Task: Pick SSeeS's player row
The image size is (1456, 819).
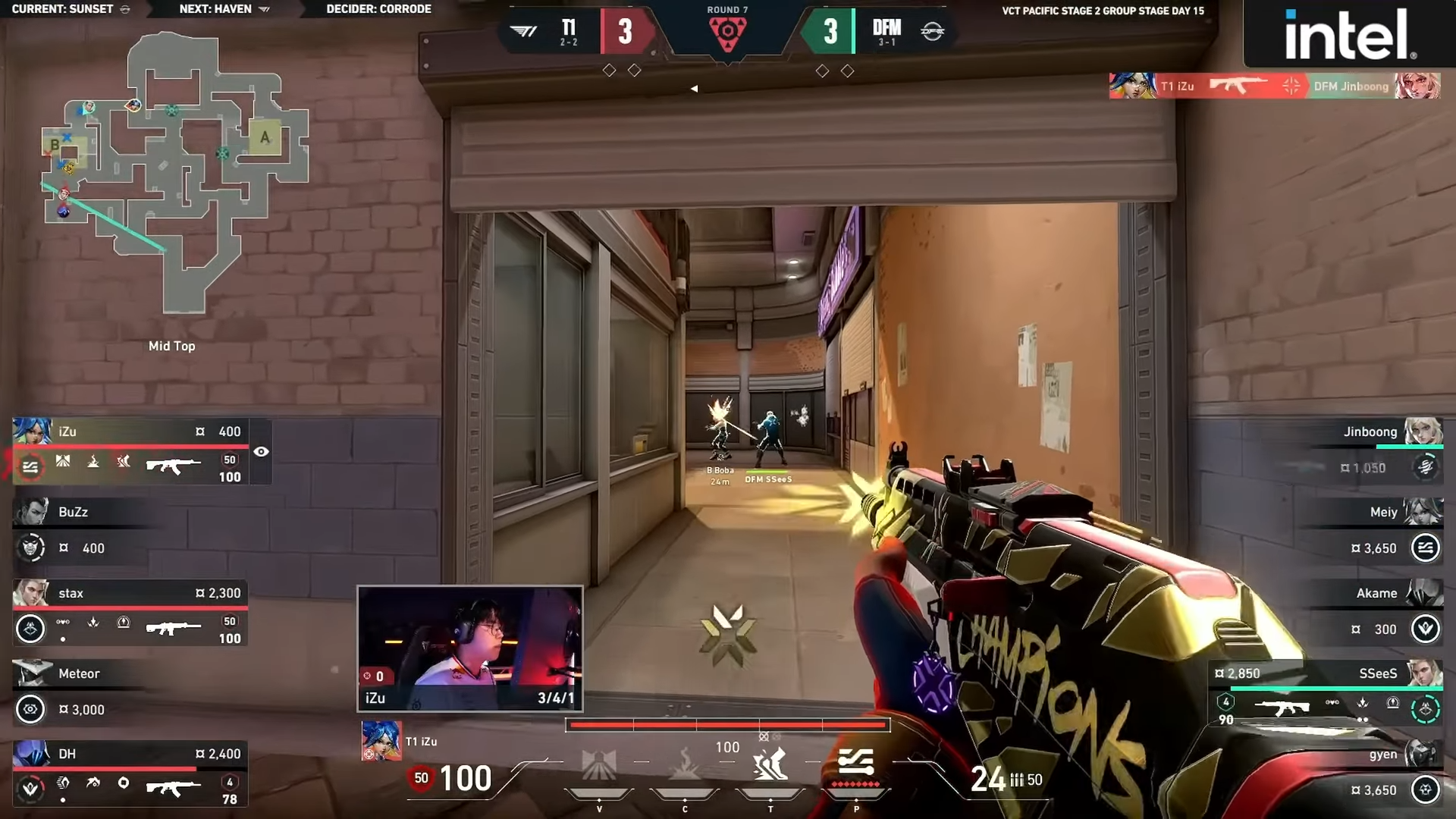Action: (x=1326, y=693)
